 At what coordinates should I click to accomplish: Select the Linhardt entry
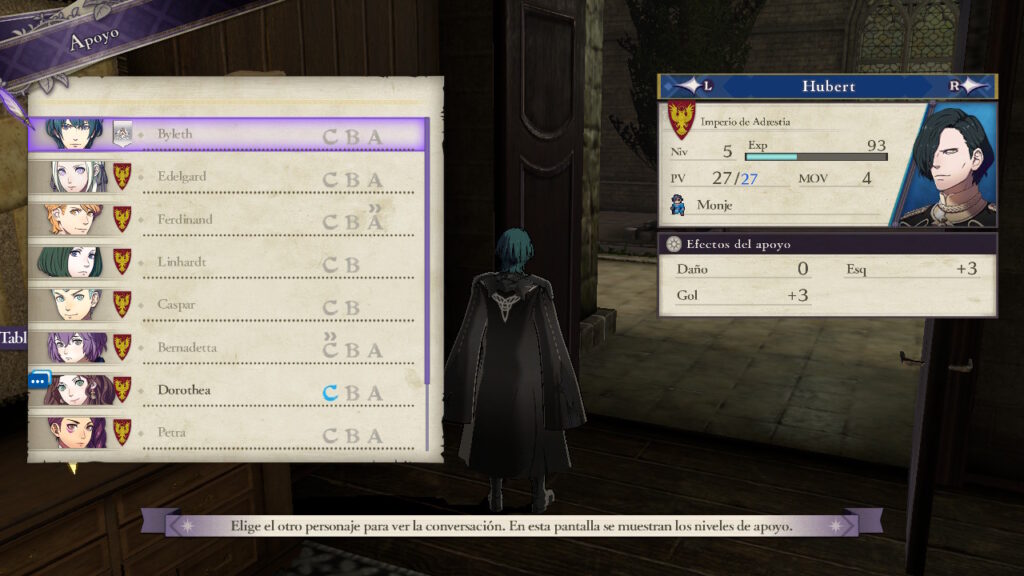click(x=230, y=263)
